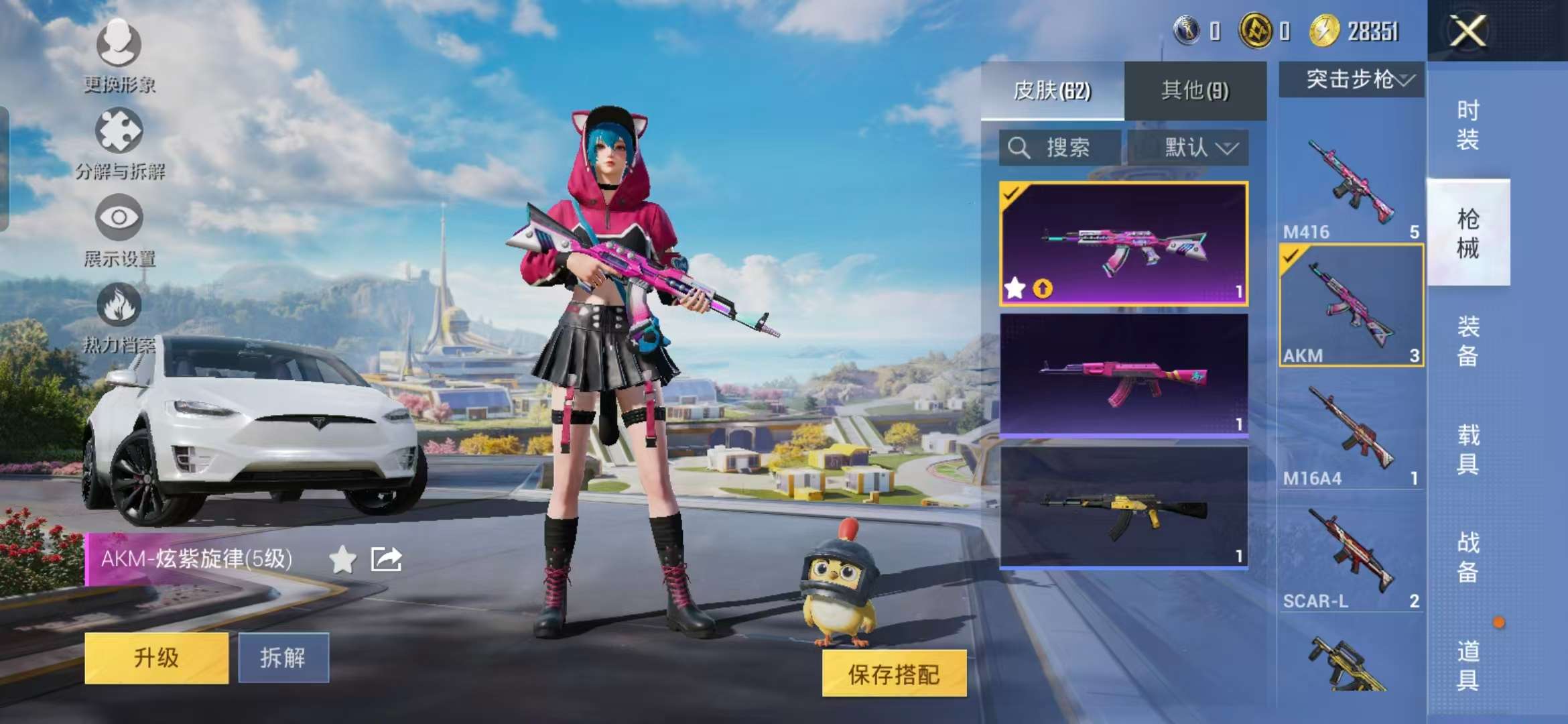
Task: Switch to the 其他(9) tab
Action: click(1195, 90)
